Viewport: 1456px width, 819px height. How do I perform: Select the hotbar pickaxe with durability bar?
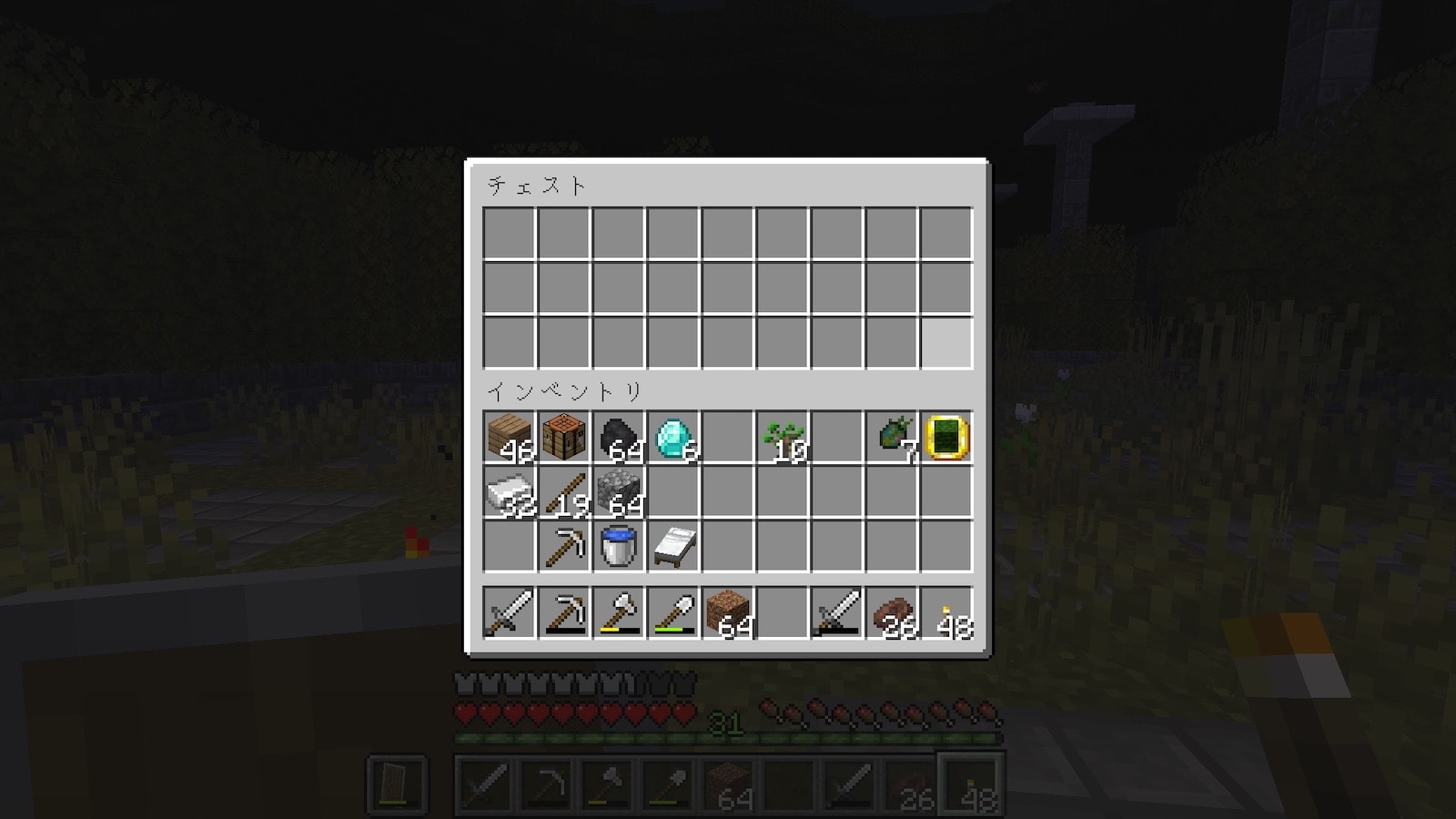(563, 612)
